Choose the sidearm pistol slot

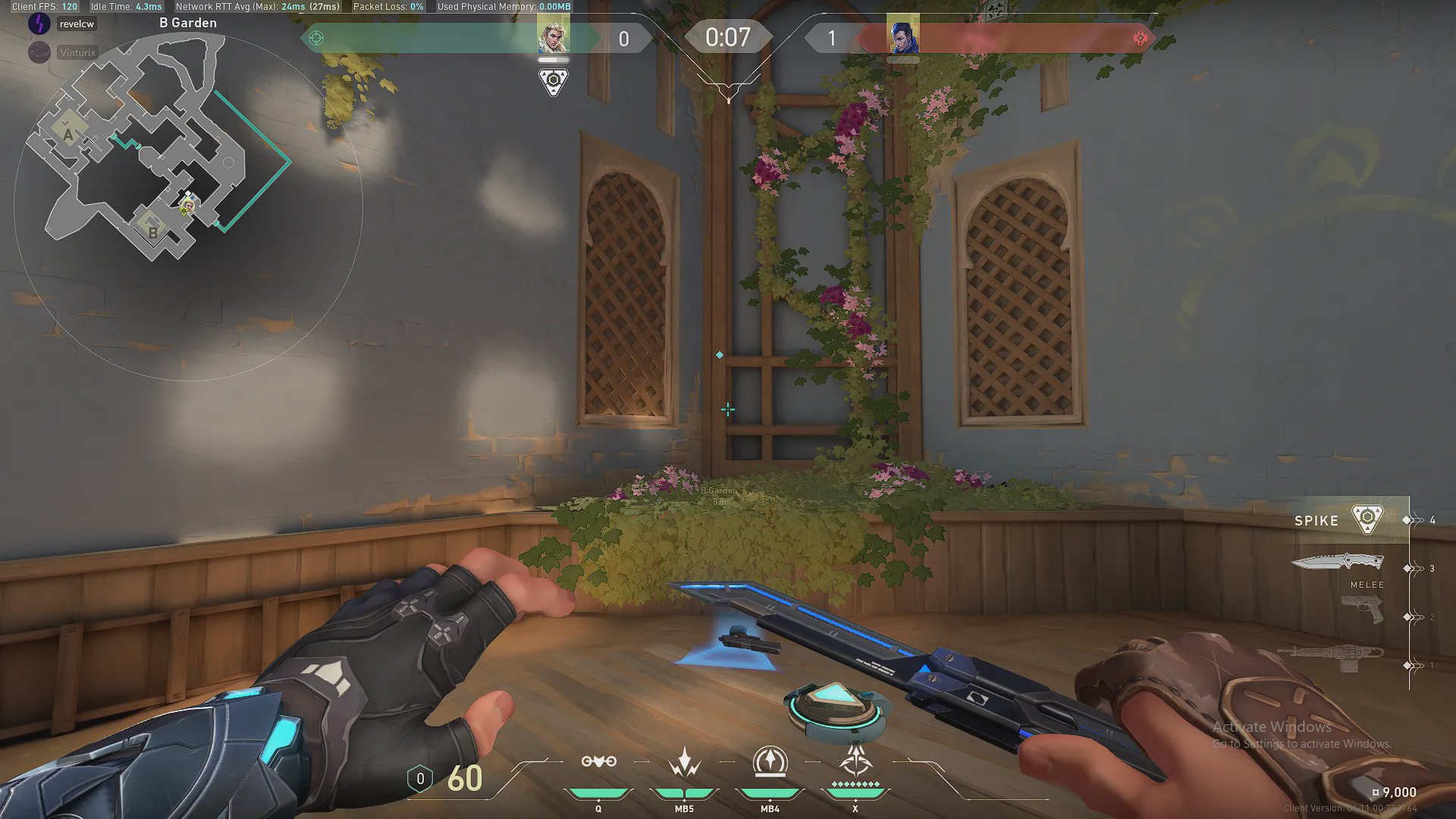(1362, 609)
